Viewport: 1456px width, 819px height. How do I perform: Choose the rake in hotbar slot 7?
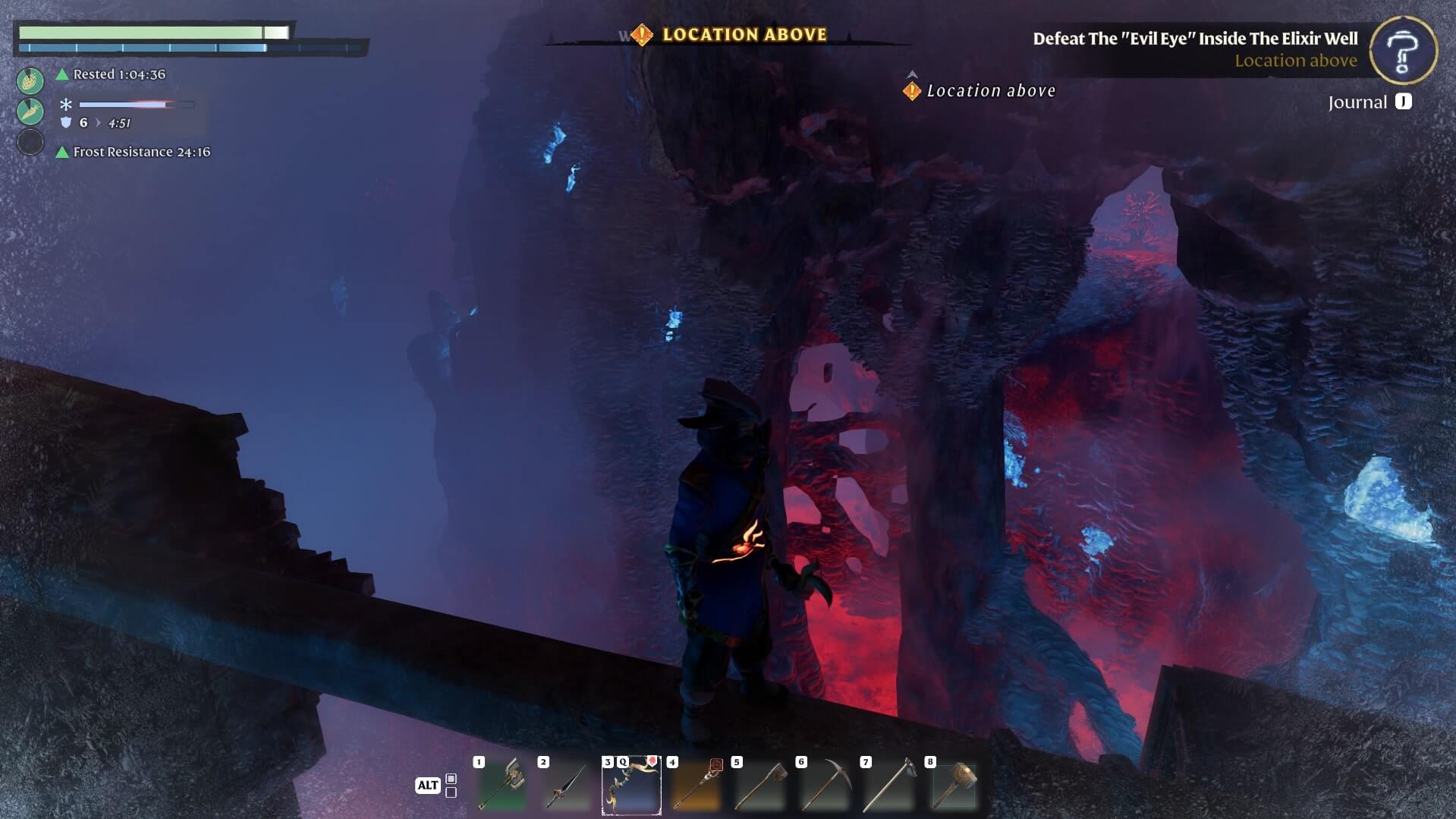889,786
